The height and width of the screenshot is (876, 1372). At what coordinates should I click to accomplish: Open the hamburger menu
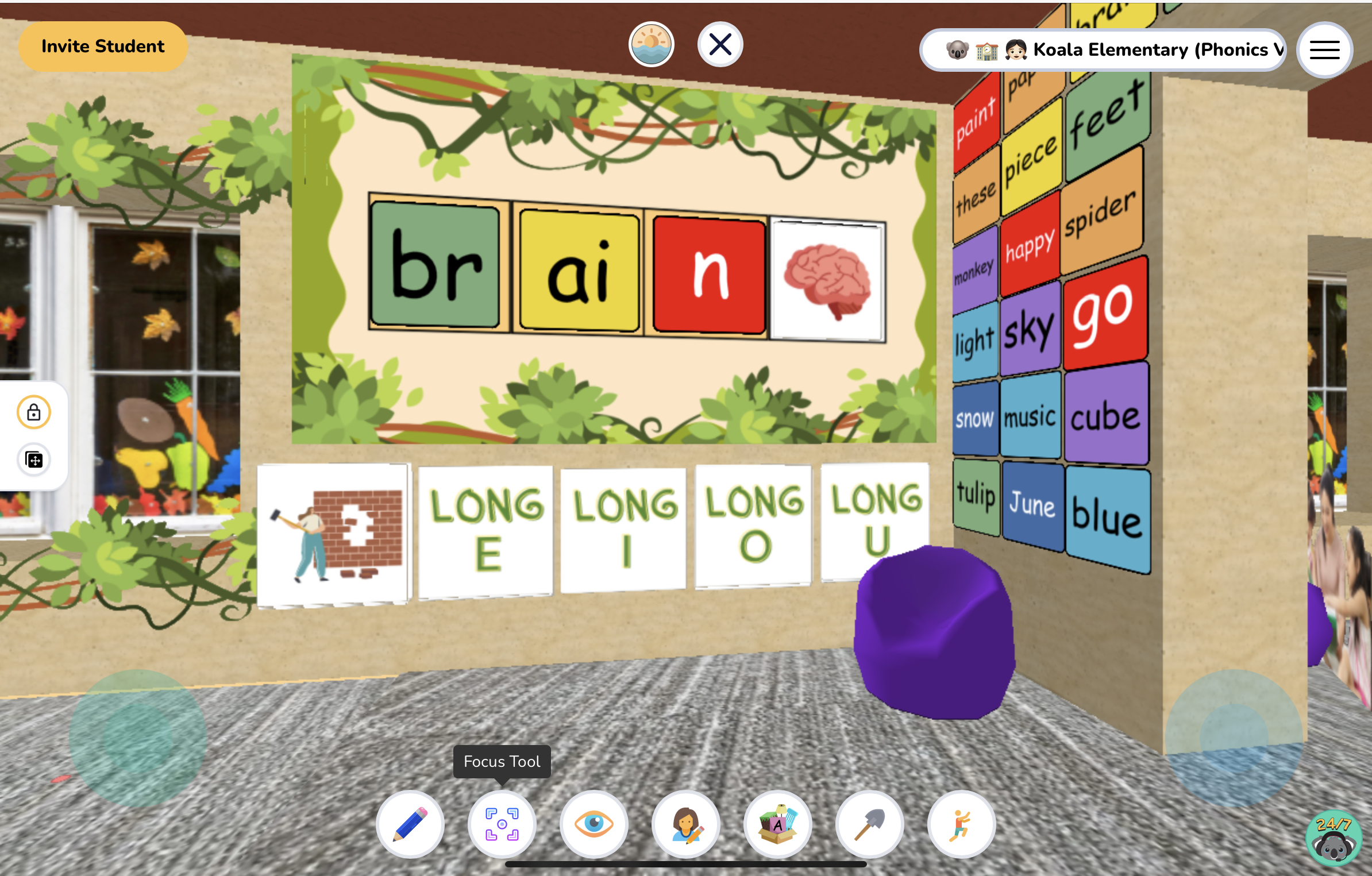coord(1324,50)
